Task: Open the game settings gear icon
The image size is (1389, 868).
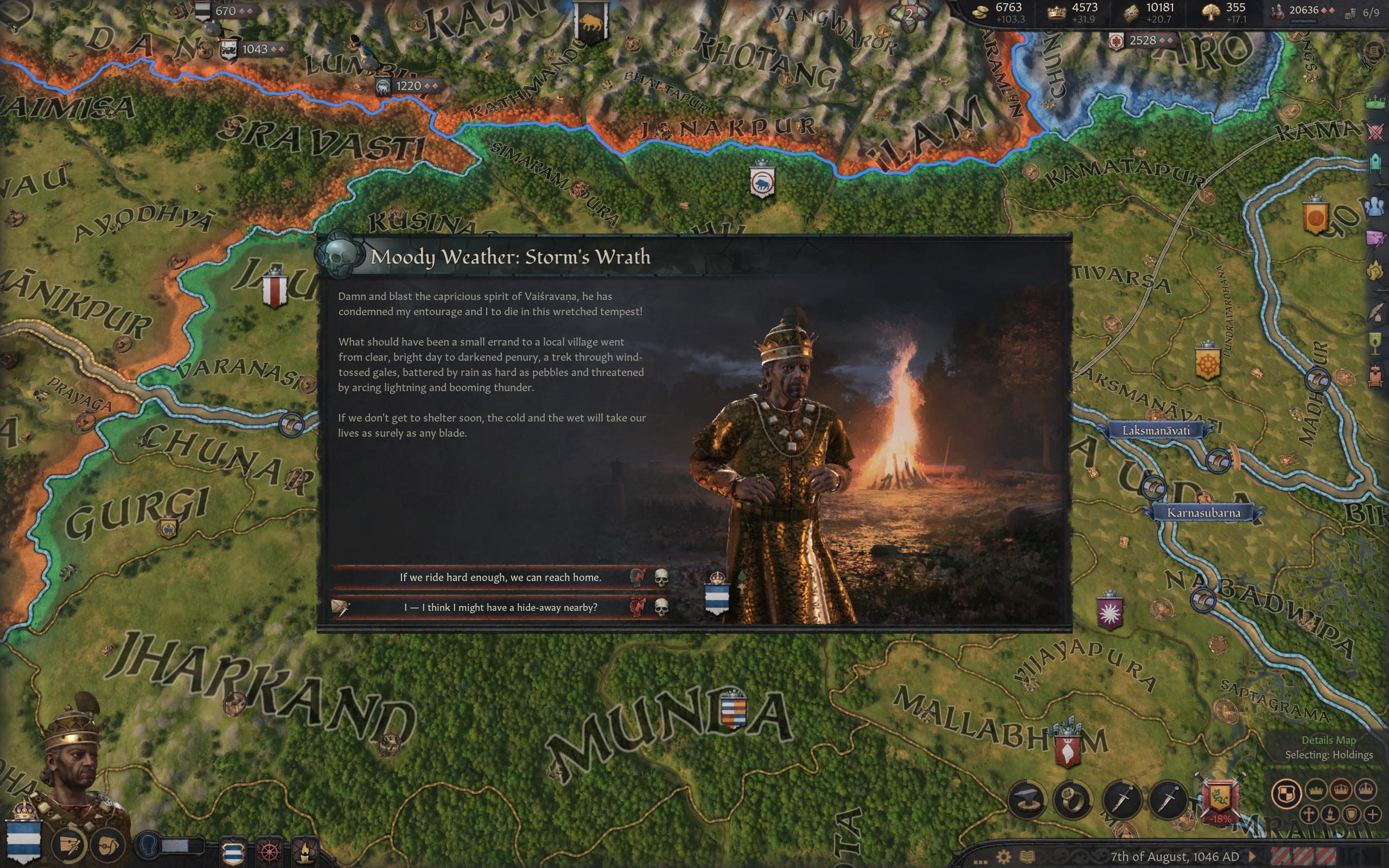Action: 1003,857
